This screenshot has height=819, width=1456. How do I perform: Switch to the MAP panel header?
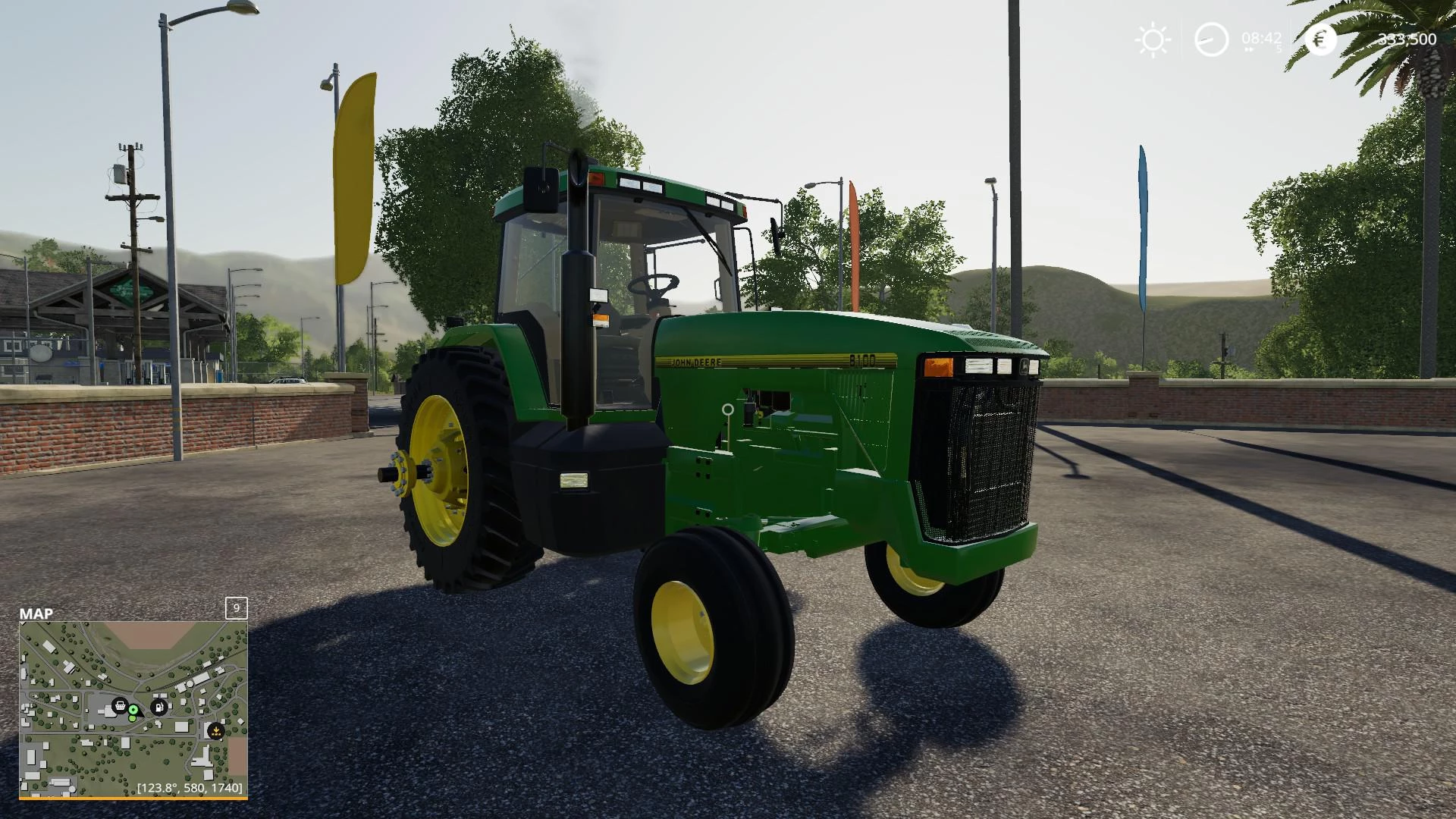[36, 612]
